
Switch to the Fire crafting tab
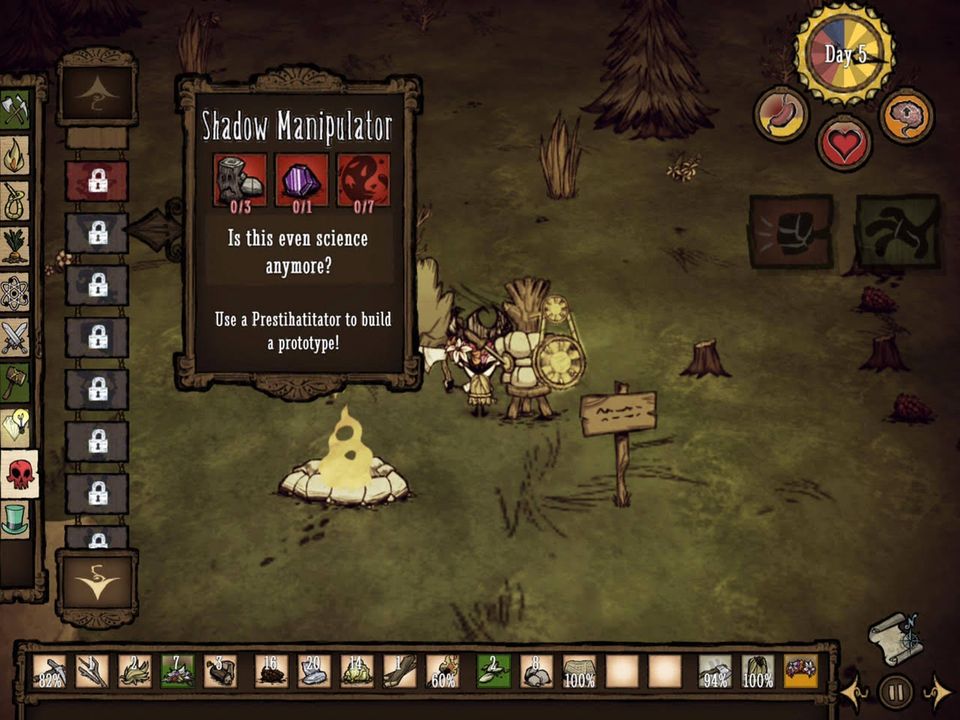pos(15,155)
